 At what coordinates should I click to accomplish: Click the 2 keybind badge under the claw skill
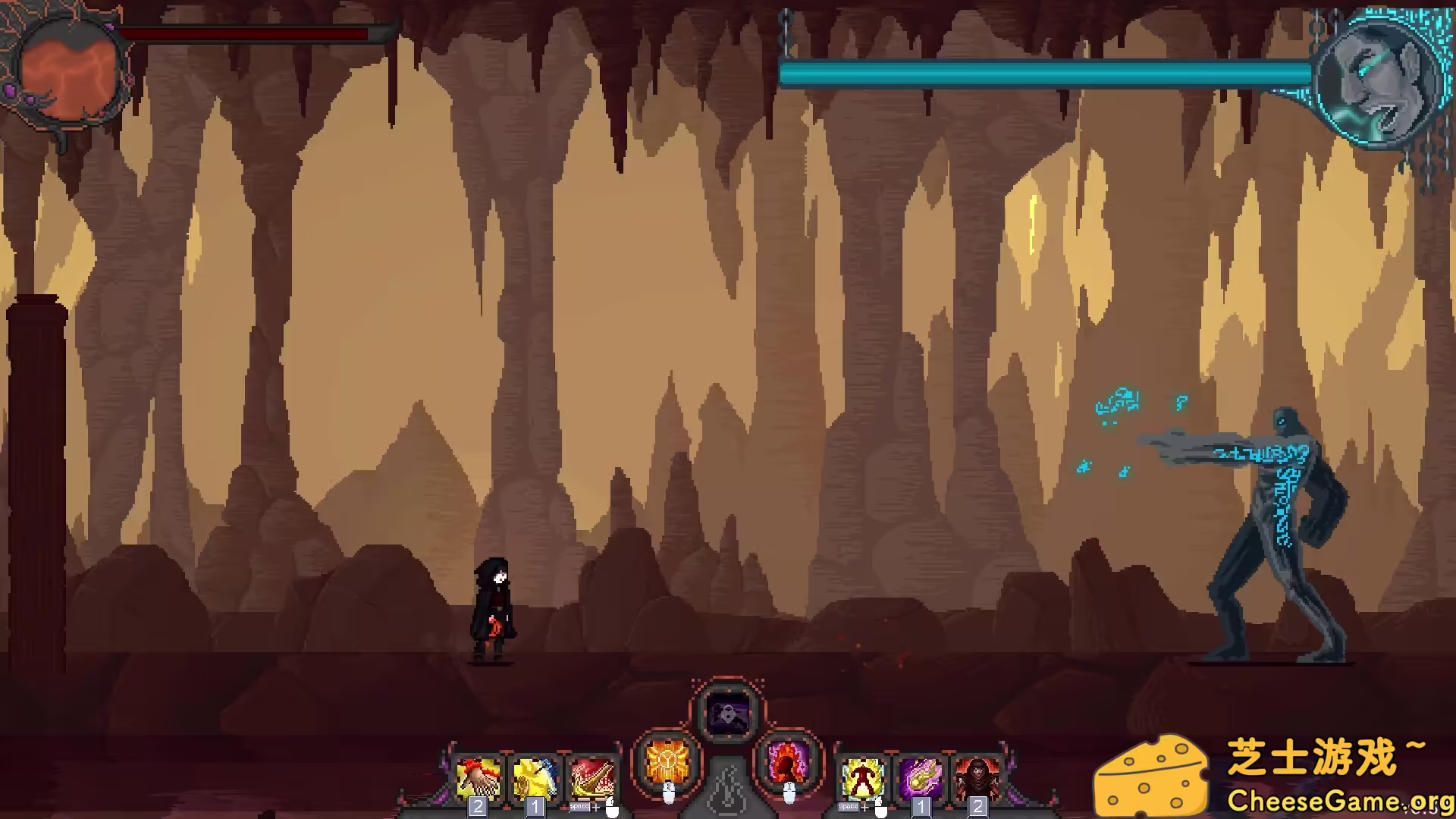click(x=476, y=808)
